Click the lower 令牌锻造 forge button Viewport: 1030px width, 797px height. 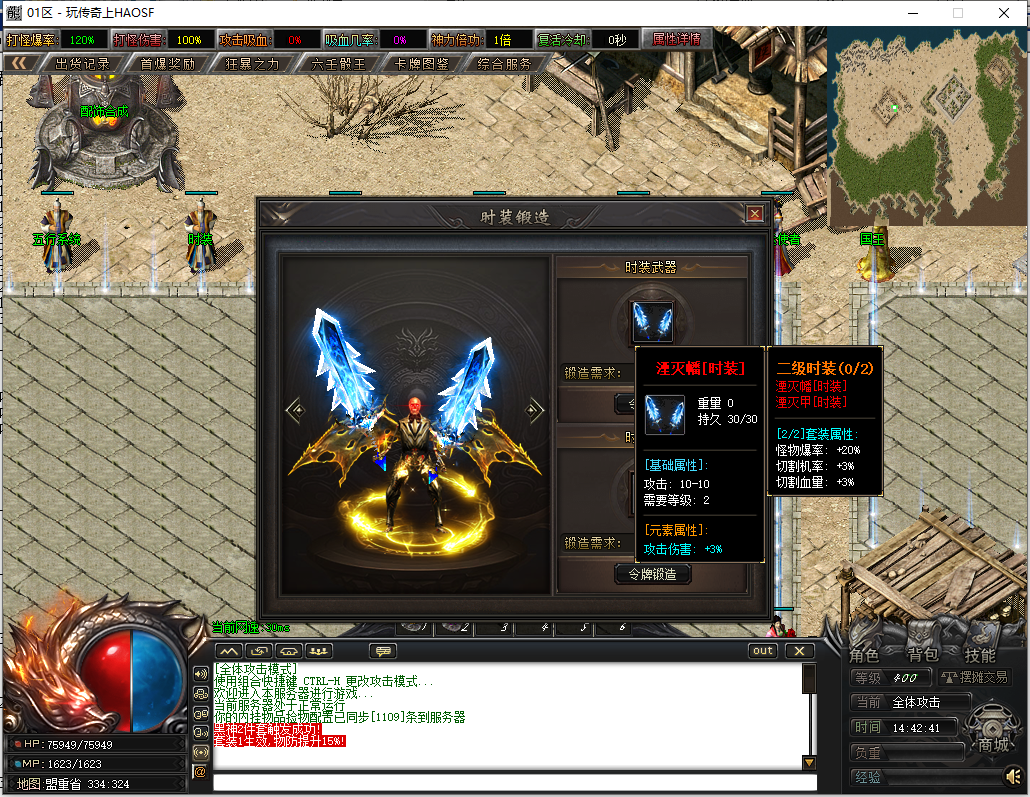[x=652, y=574]
